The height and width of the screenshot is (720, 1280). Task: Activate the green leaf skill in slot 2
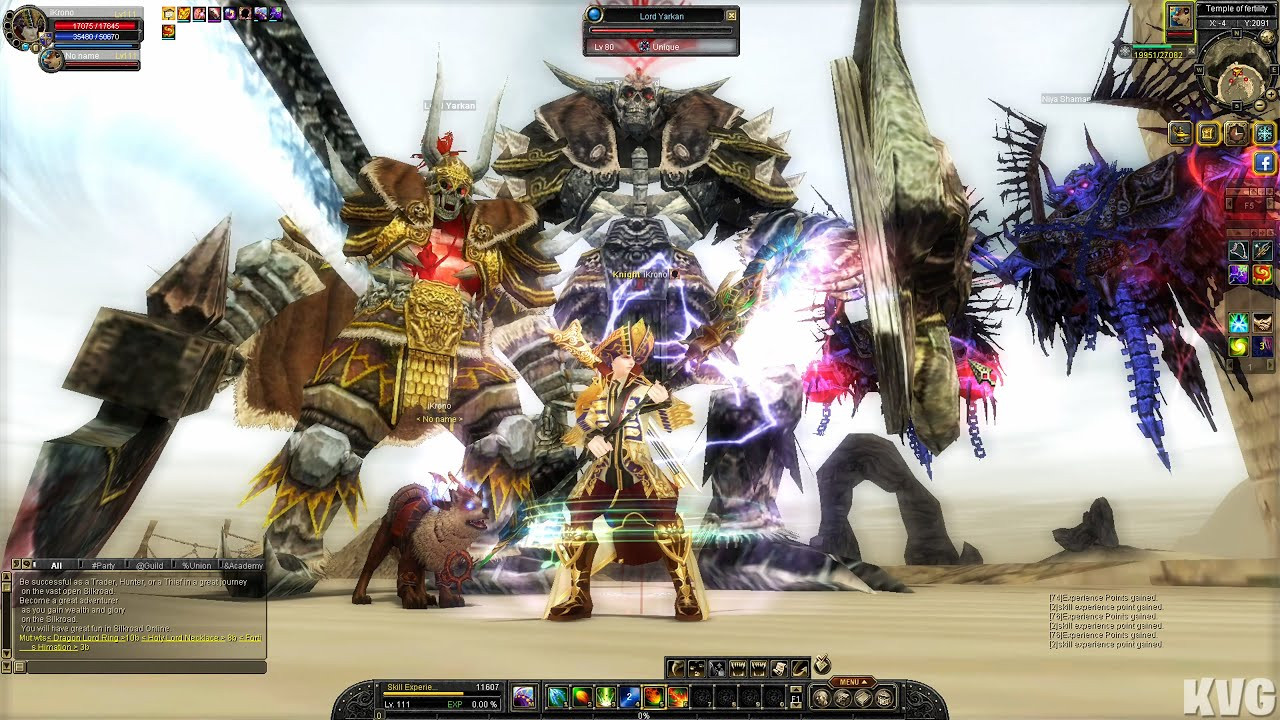coord(581,697)
